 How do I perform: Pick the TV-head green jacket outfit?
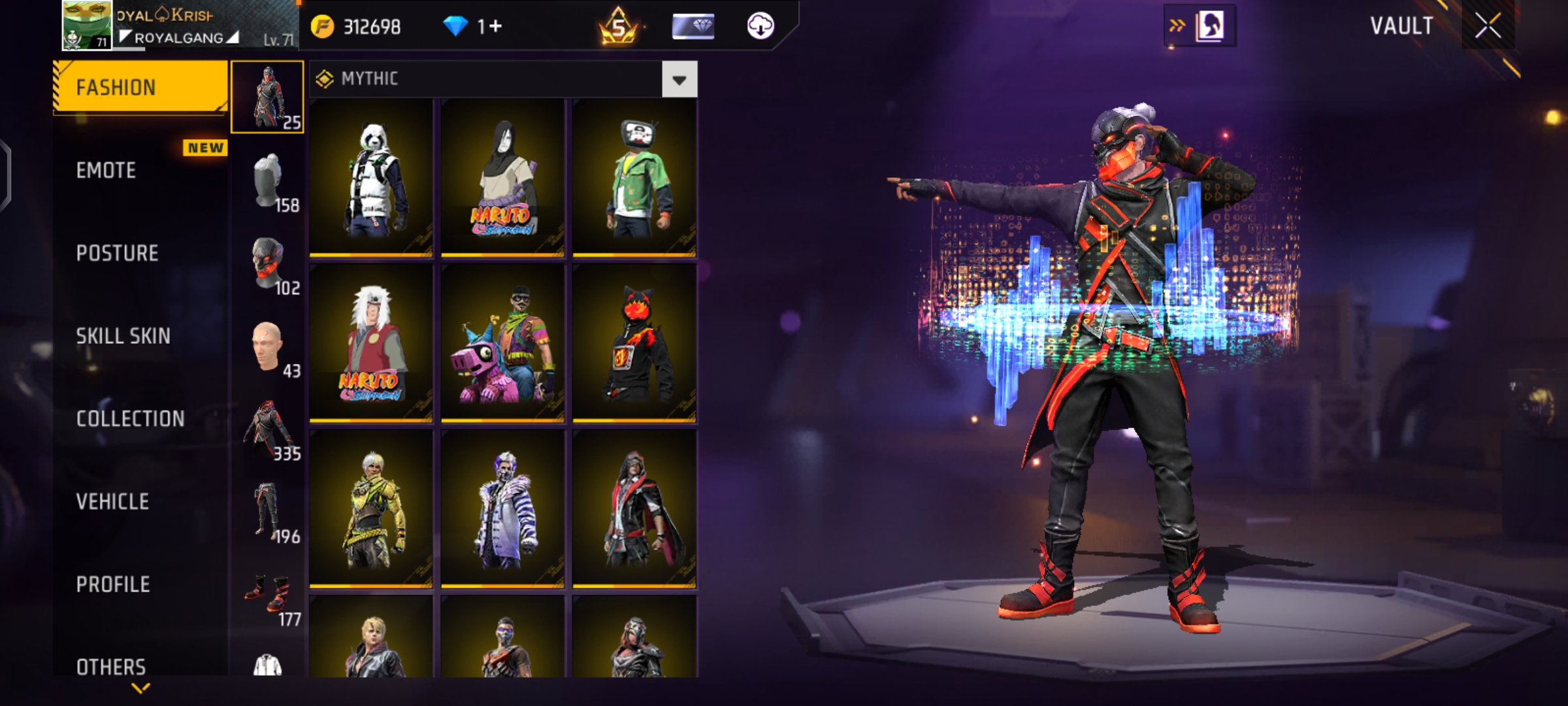(634, 178)
